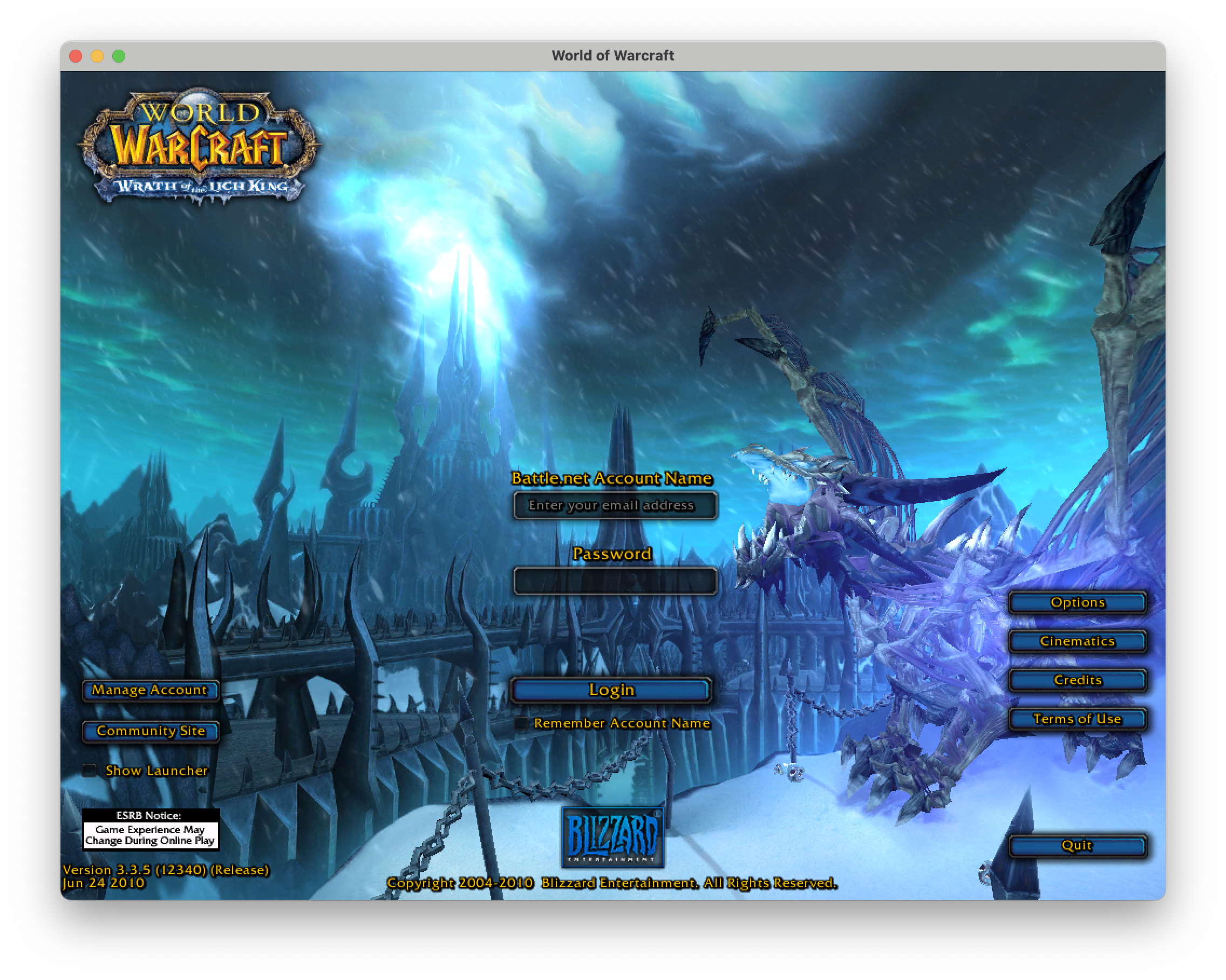Focus the Password input box
This screenshot has width=1226, height=980.
pyautogui.click(x=614, y=581)
